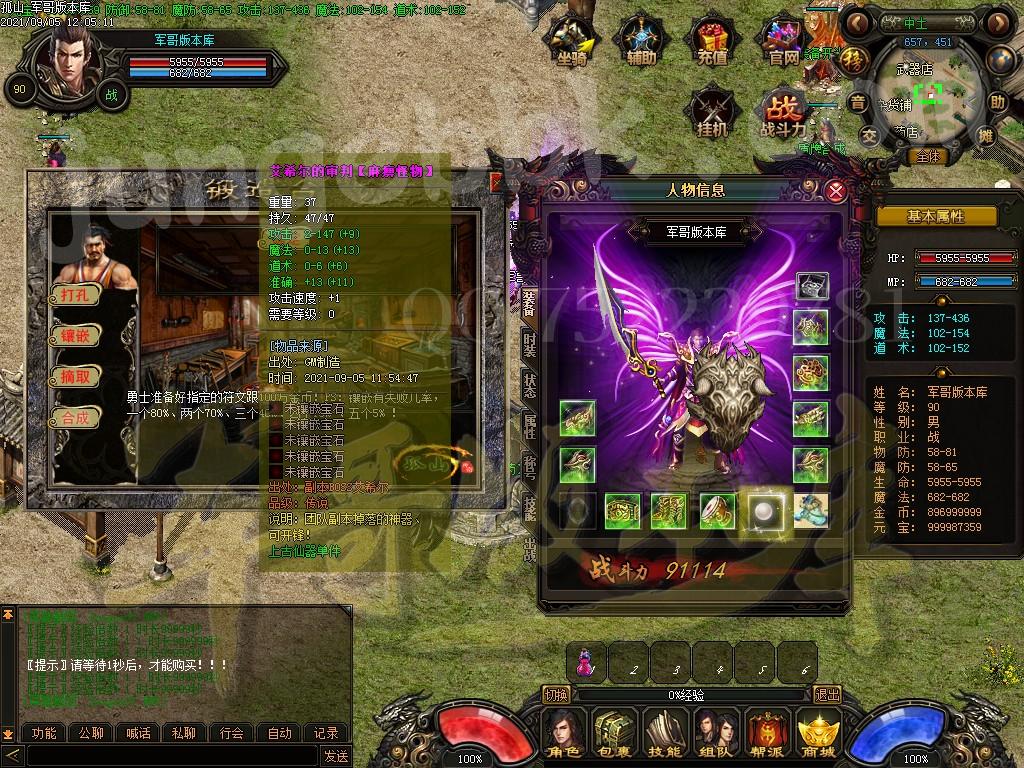This screenshot has height=768, width=1024.
Task: Click the 全体 button under the minimap
Action: pos(928,156)
